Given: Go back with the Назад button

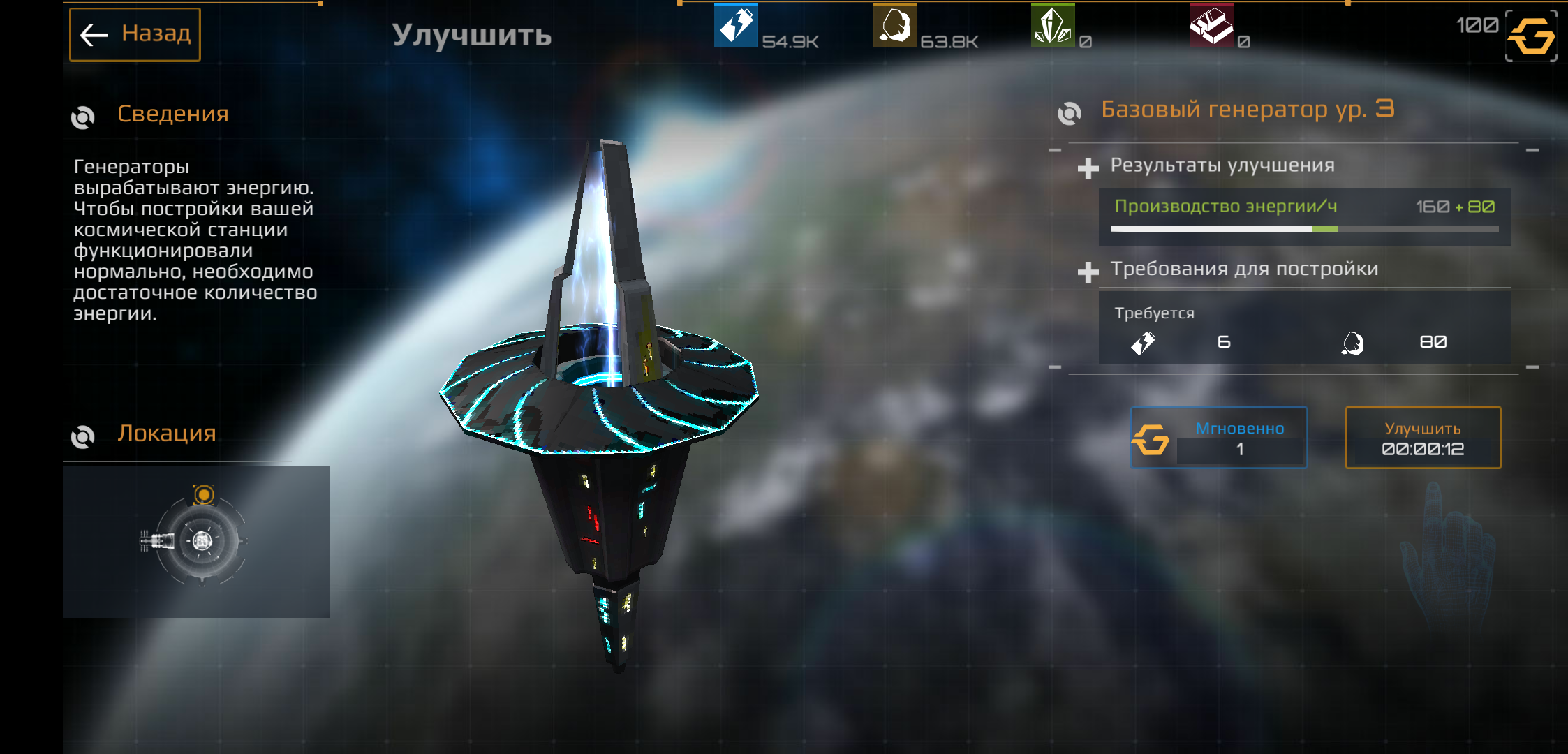Looking at the screenshot, I should coord(135,34).
